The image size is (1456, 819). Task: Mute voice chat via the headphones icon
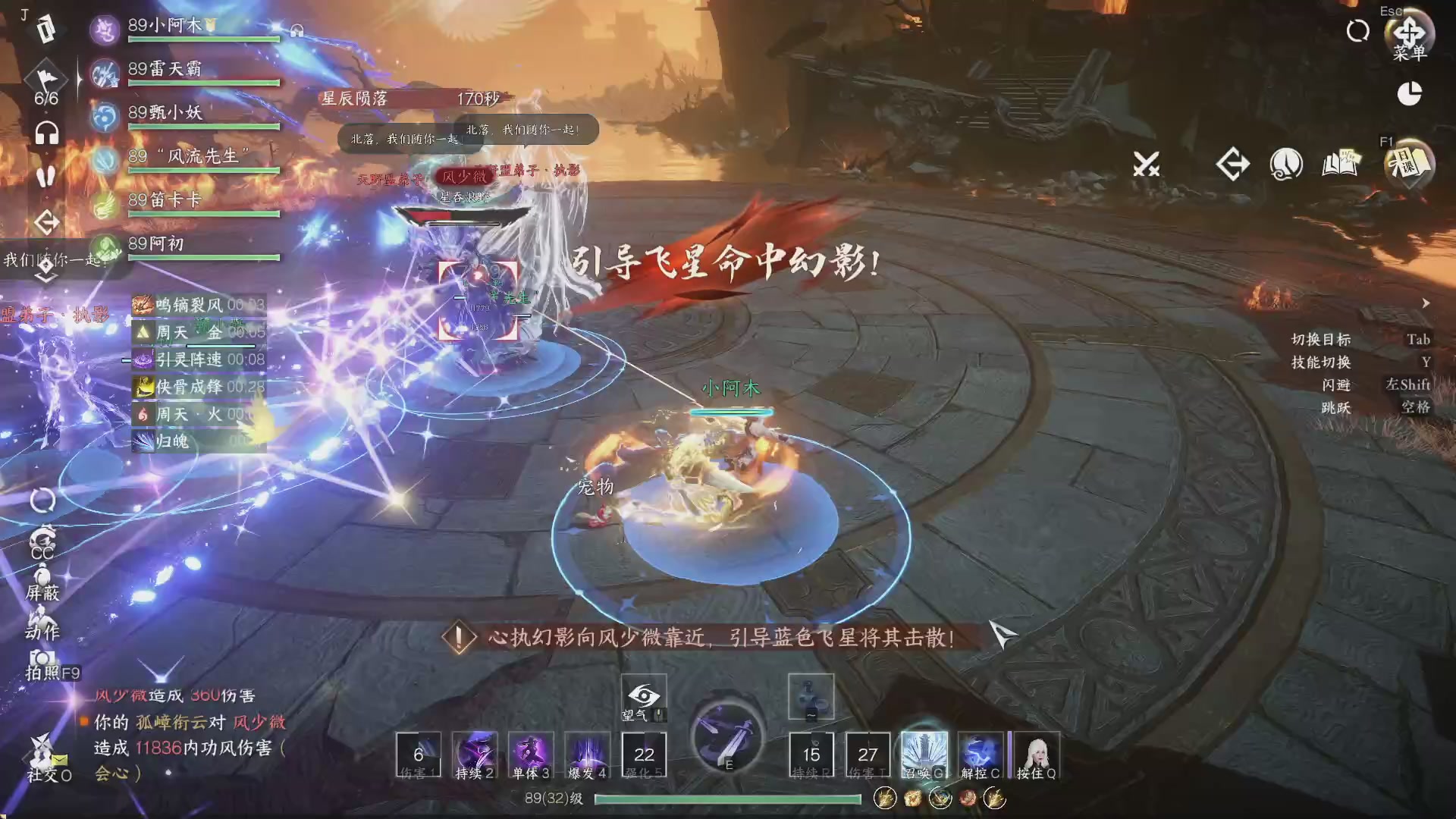click(x=45, y=130)
